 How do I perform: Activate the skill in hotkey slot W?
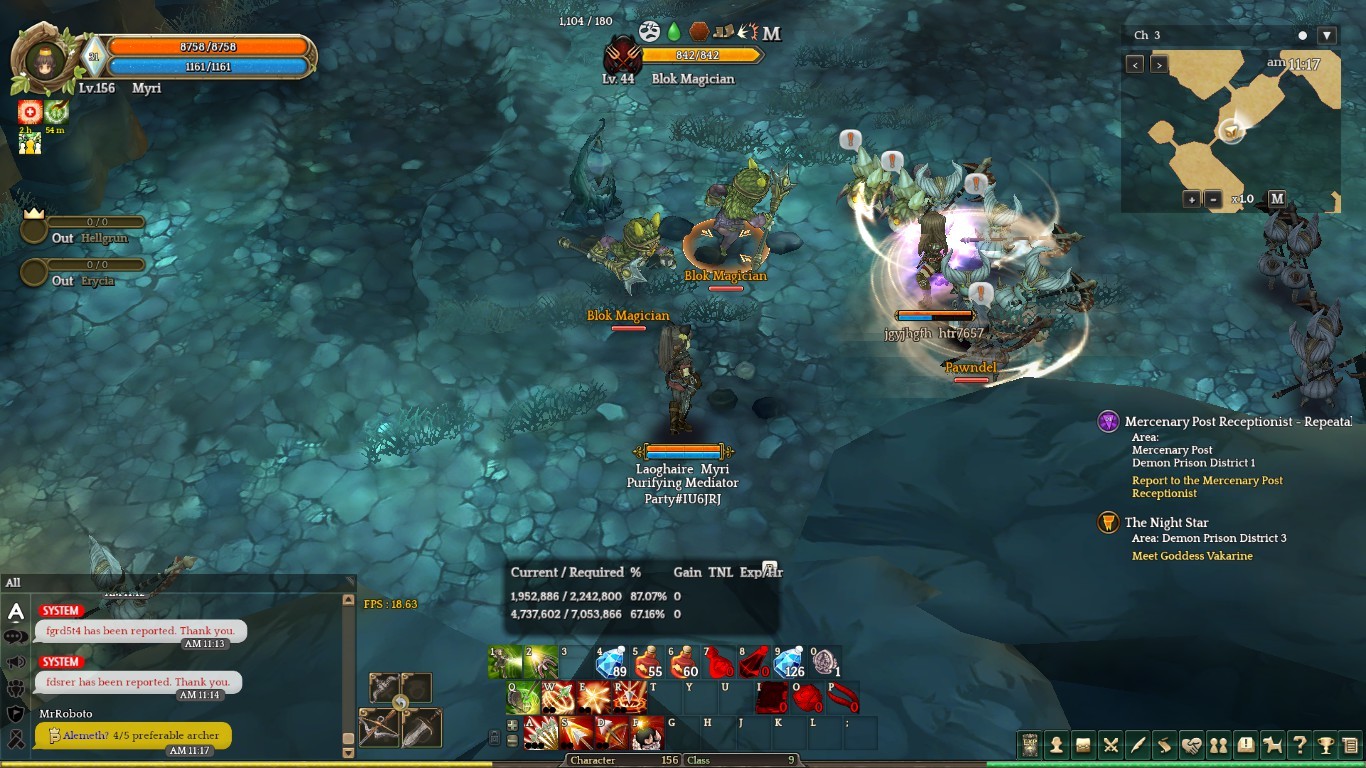point(558,697)
